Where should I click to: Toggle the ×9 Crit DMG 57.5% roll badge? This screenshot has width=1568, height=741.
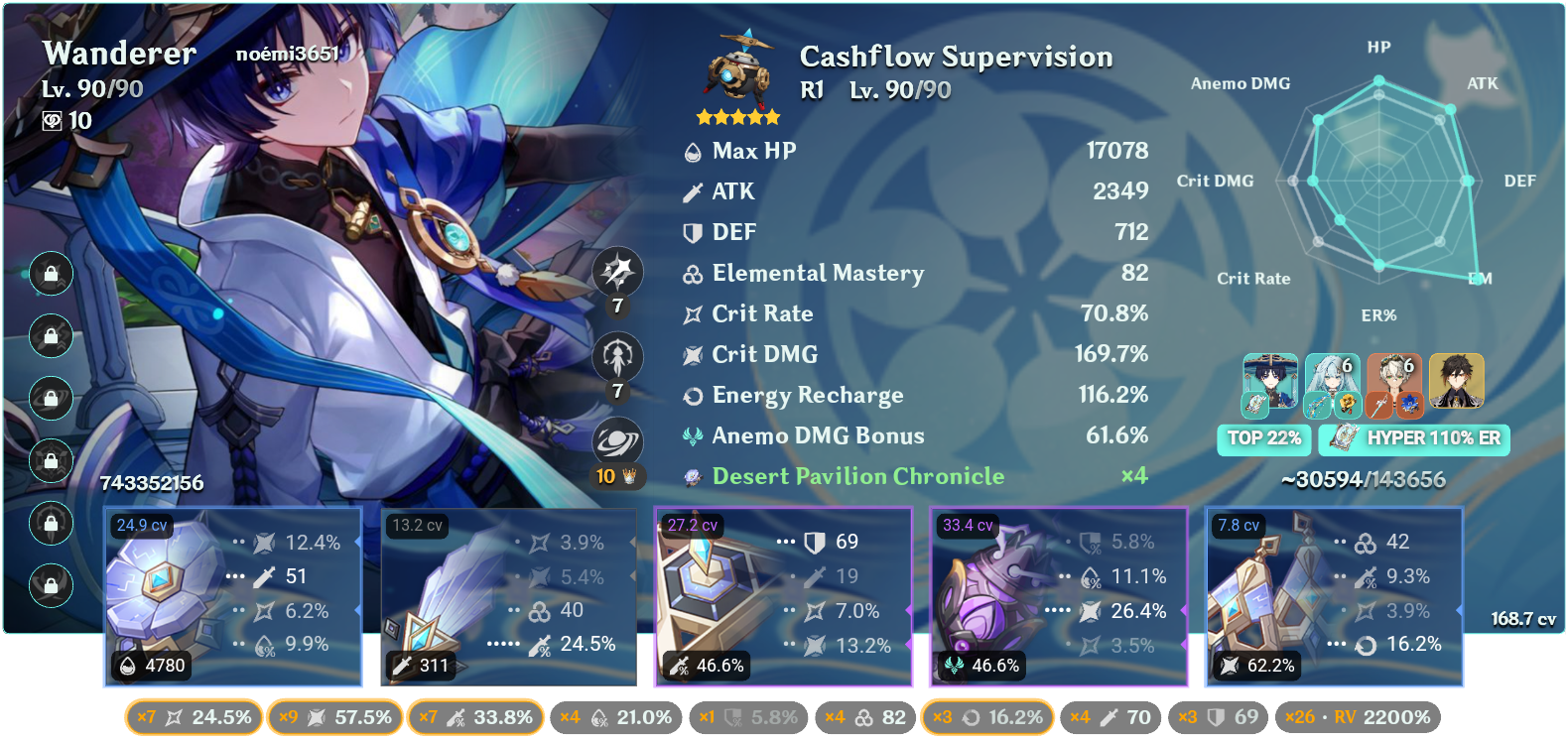pos(333,716)
